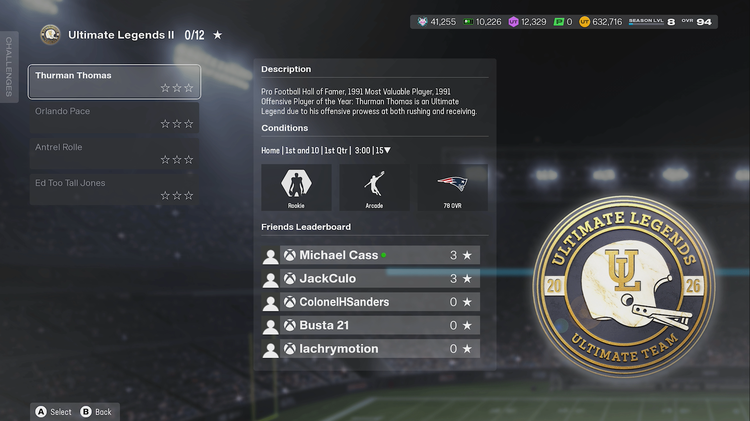Select the Thurman Thomas challenge
This screenshot has width=750, height=421.
114,82
